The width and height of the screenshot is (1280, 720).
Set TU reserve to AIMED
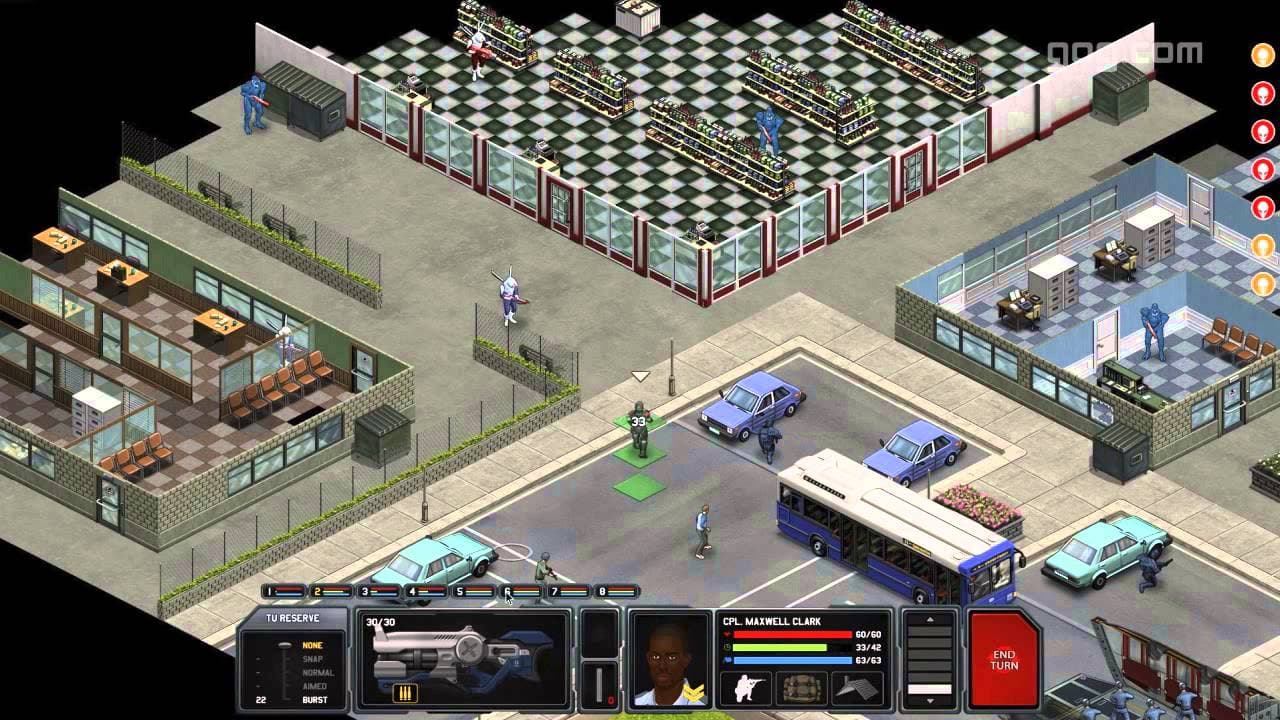(316, 687)
